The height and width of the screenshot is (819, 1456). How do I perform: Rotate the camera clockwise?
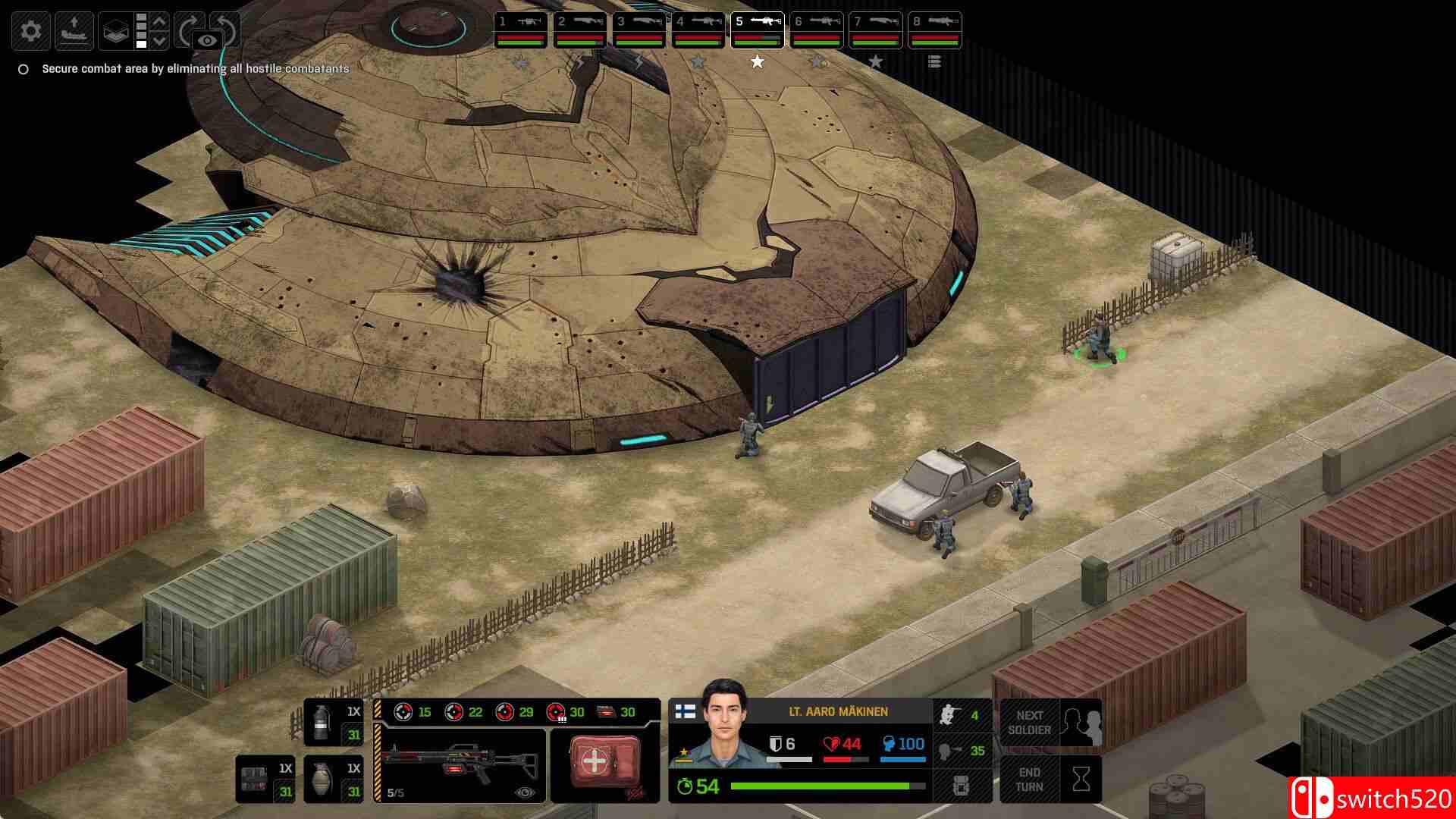tap(188, 29)
